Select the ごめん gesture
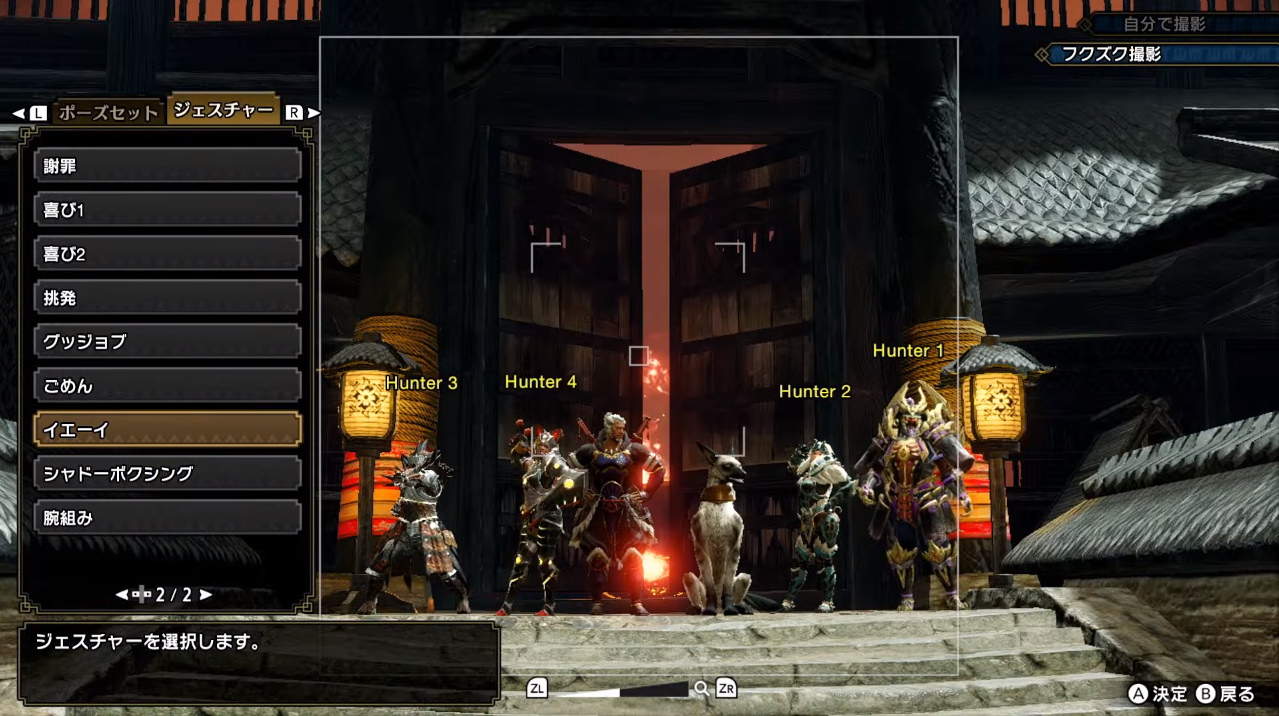Viewport: 1279px width, 716px height. click(168, 386)
